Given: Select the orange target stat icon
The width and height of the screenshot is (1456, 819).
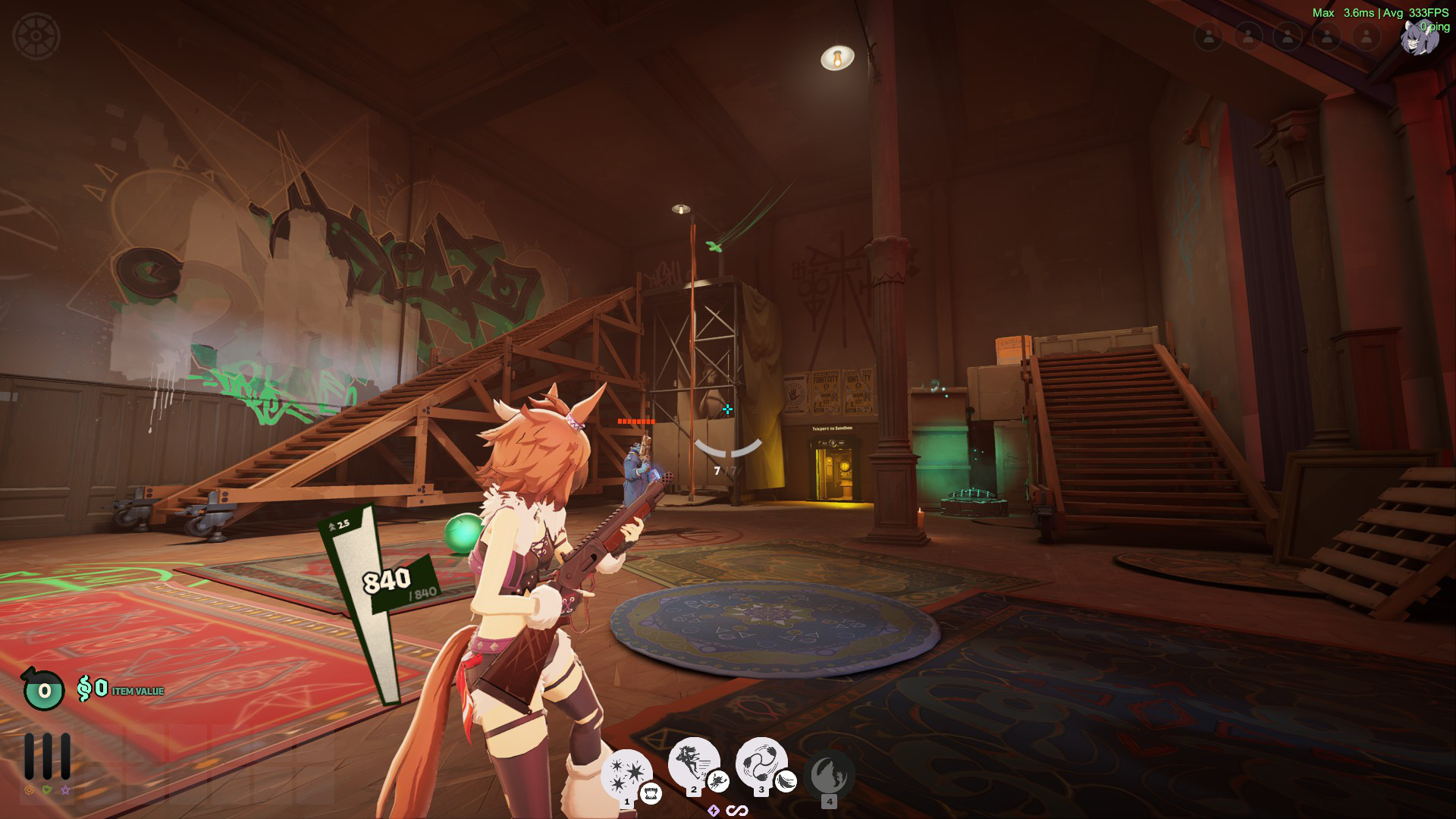Looking at the screenshot, I should [x=30, y=790].
